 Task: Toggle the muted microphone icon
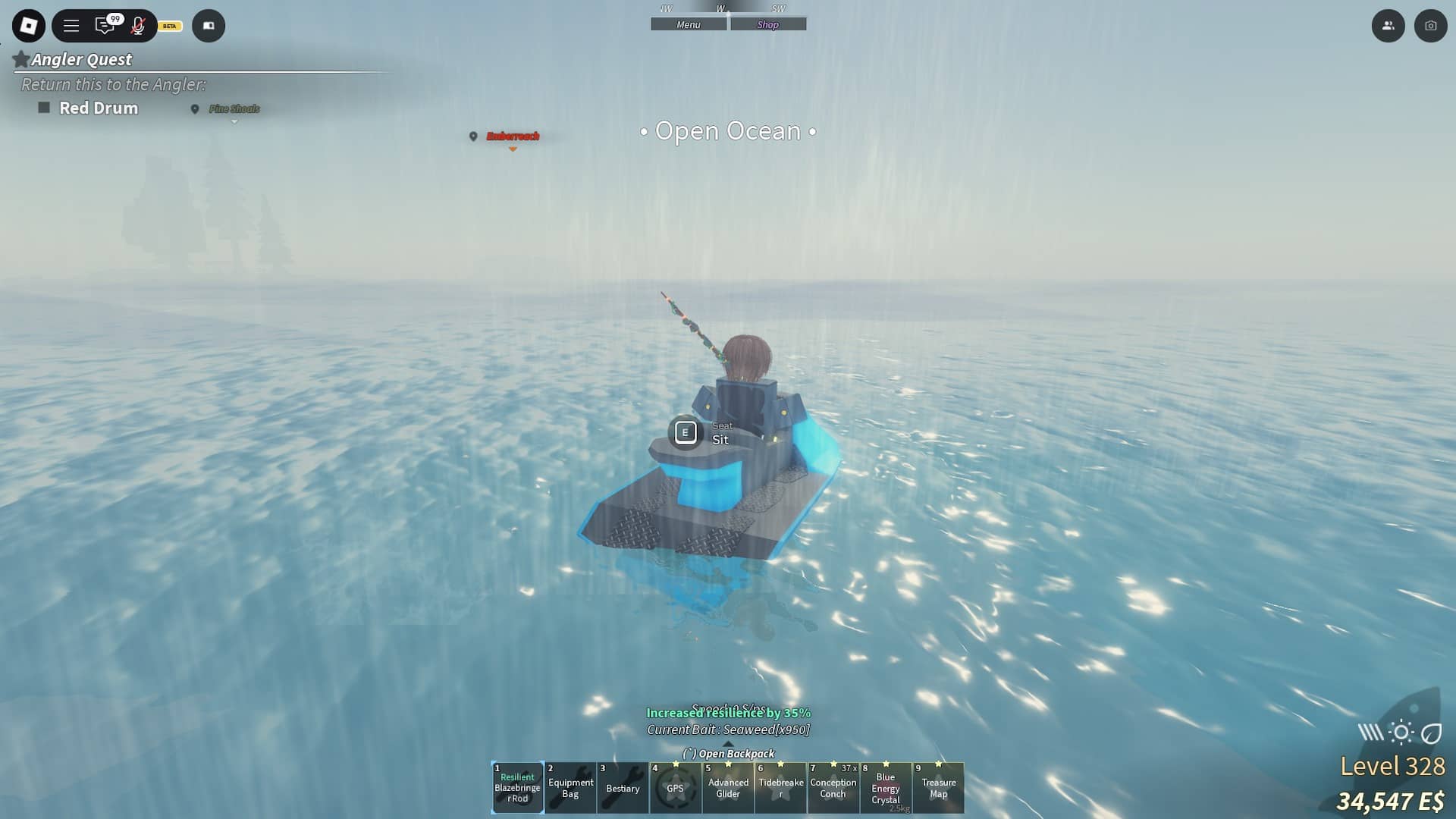[x=138, y=25]
